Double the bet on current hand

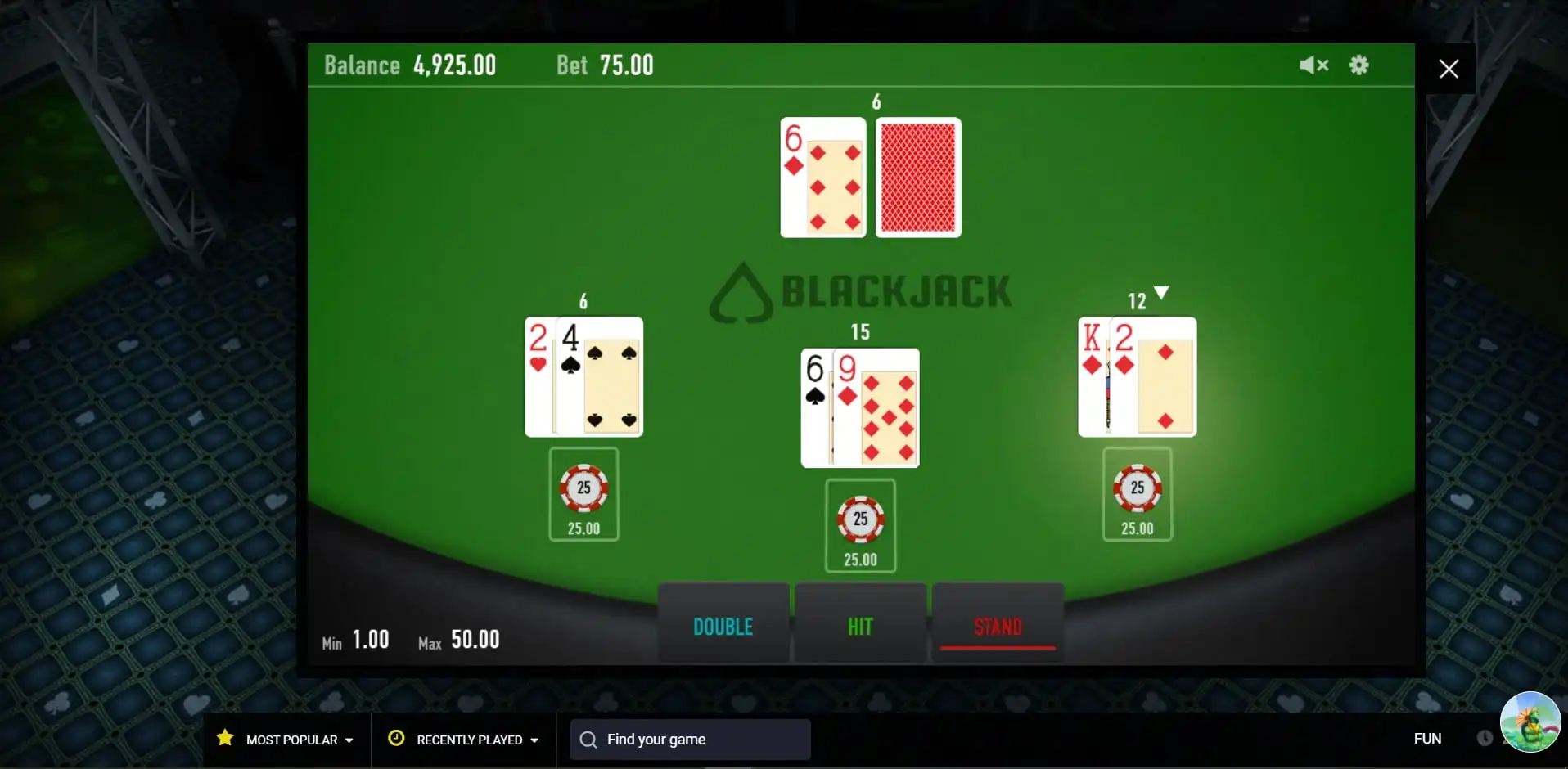pyautogui.click(x=723, y=626)
